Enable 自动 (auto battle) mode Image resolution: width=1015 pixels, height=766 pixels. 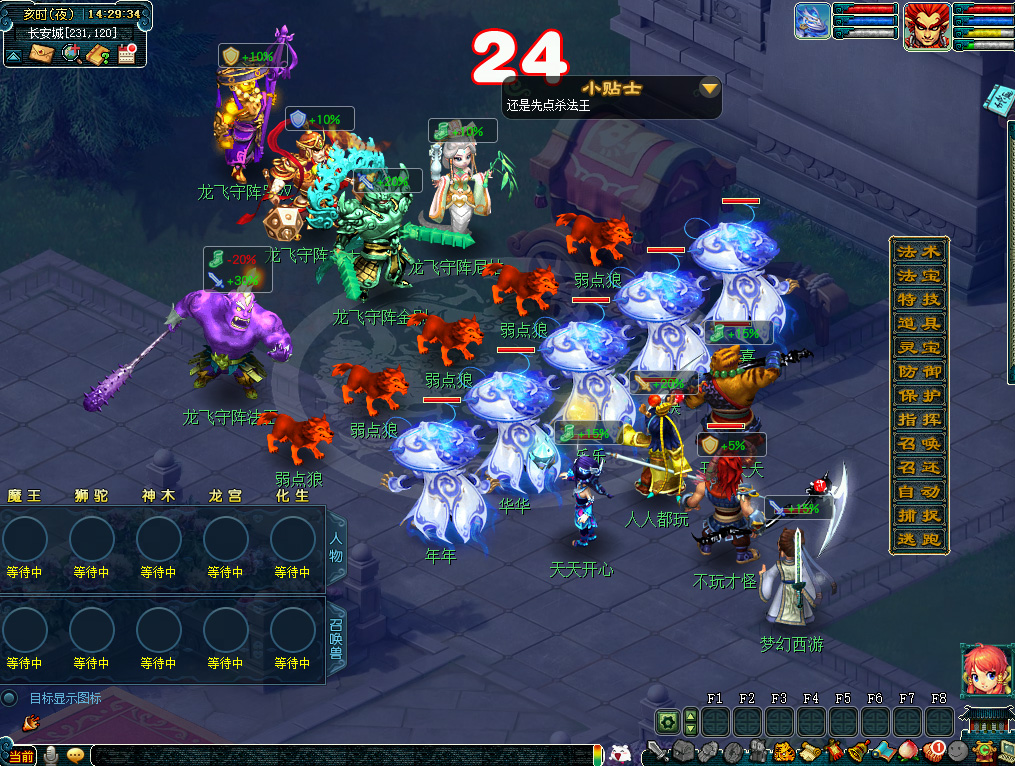pyautogui.click(x=918, y=491)
